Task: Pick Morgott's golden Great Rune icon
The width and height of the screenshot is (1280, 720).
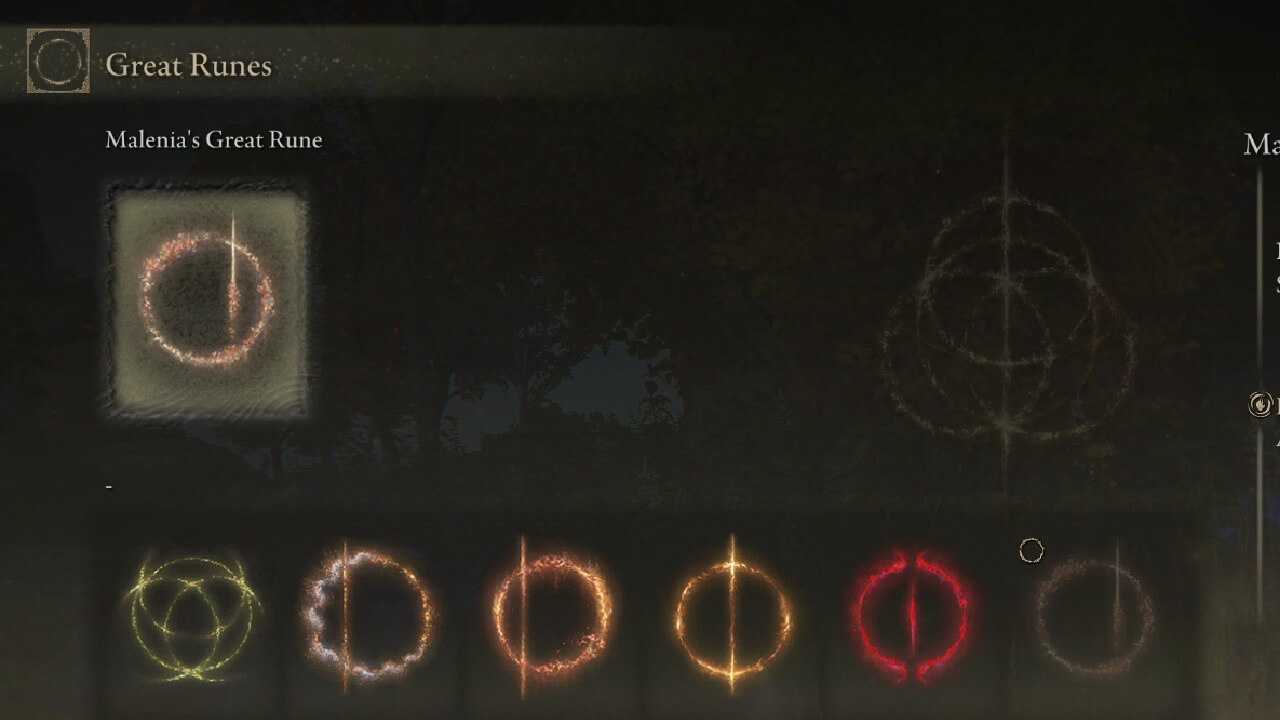Action: 735,615
